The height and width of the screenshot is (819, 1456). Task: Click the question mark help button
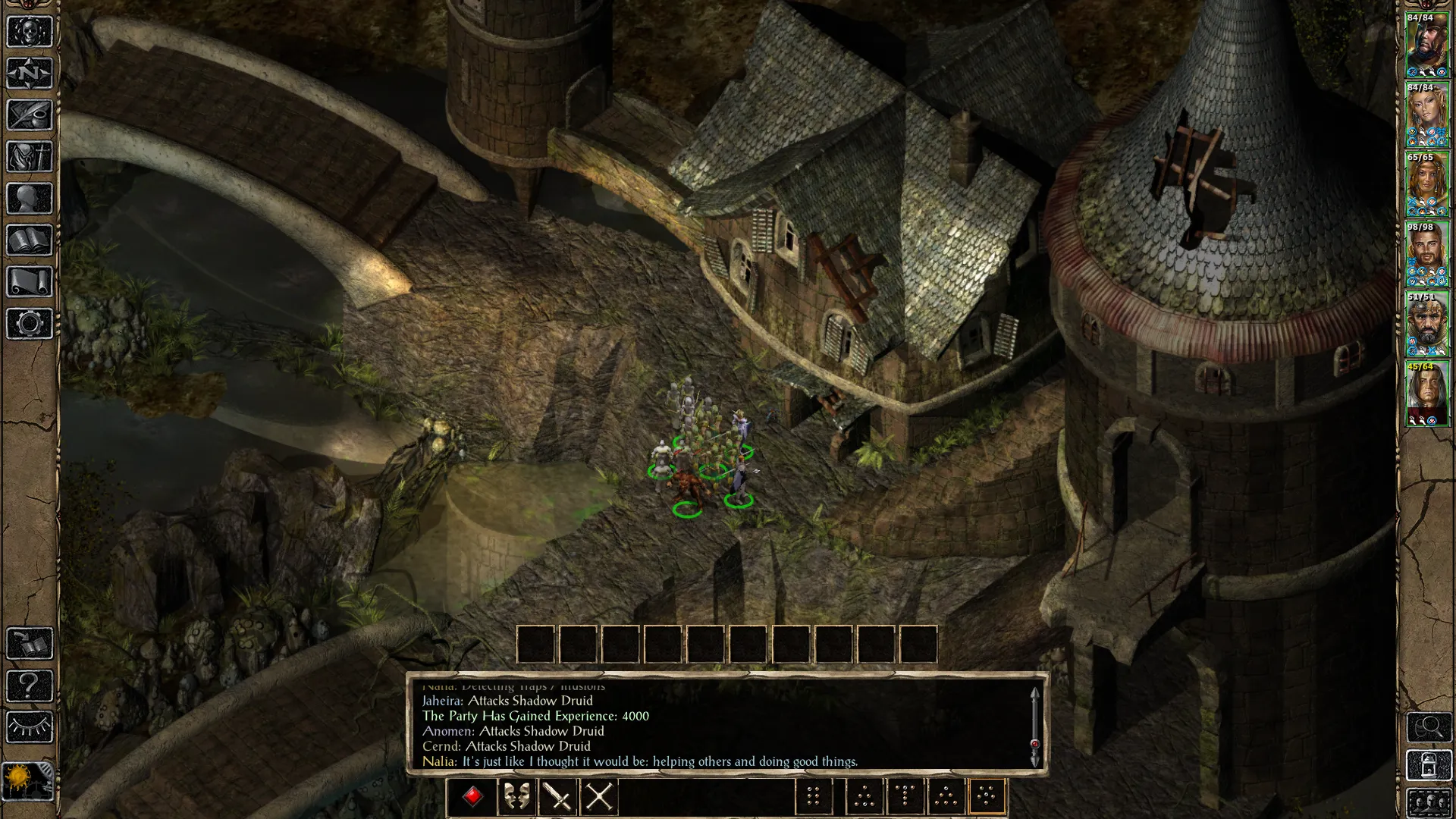(x=30, y=686)
